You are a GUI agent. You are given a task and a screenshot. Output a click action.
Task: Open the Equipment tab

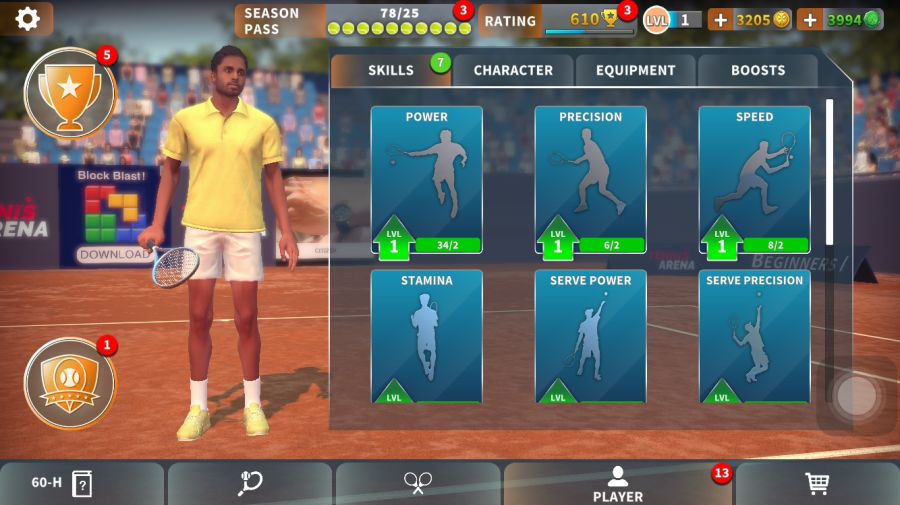[x=636, y=71]
